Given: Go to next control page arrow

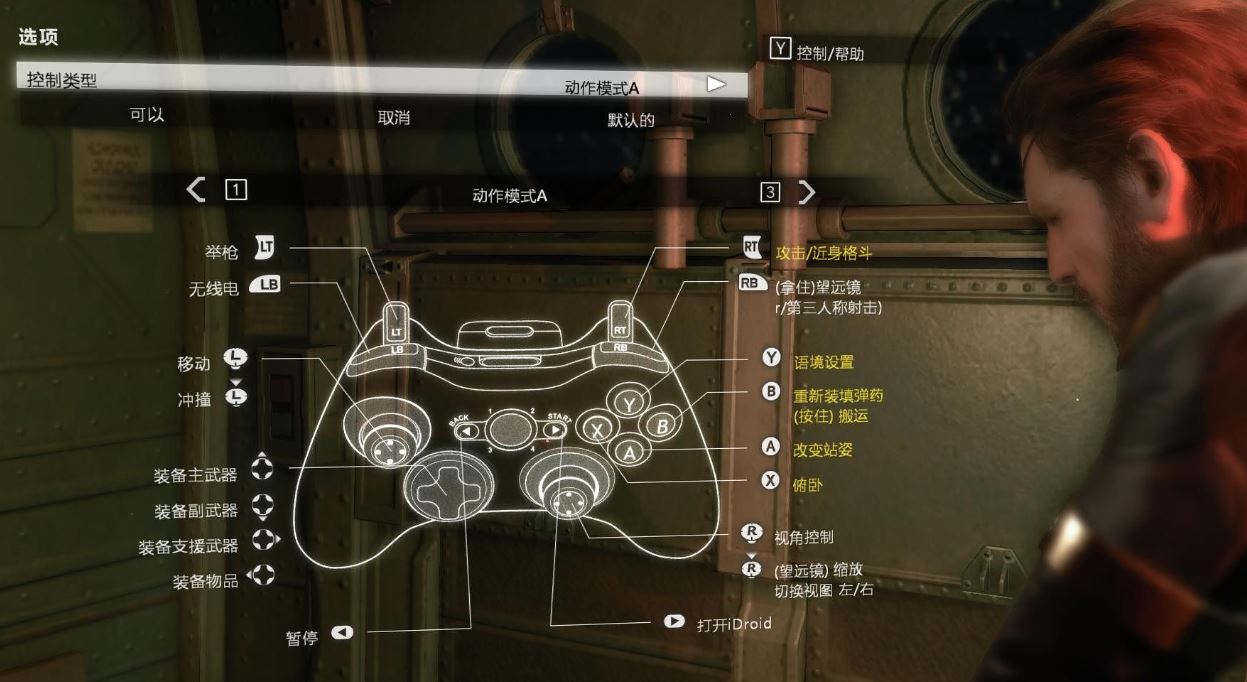Looking at the screenshot, I should point(806,192).
